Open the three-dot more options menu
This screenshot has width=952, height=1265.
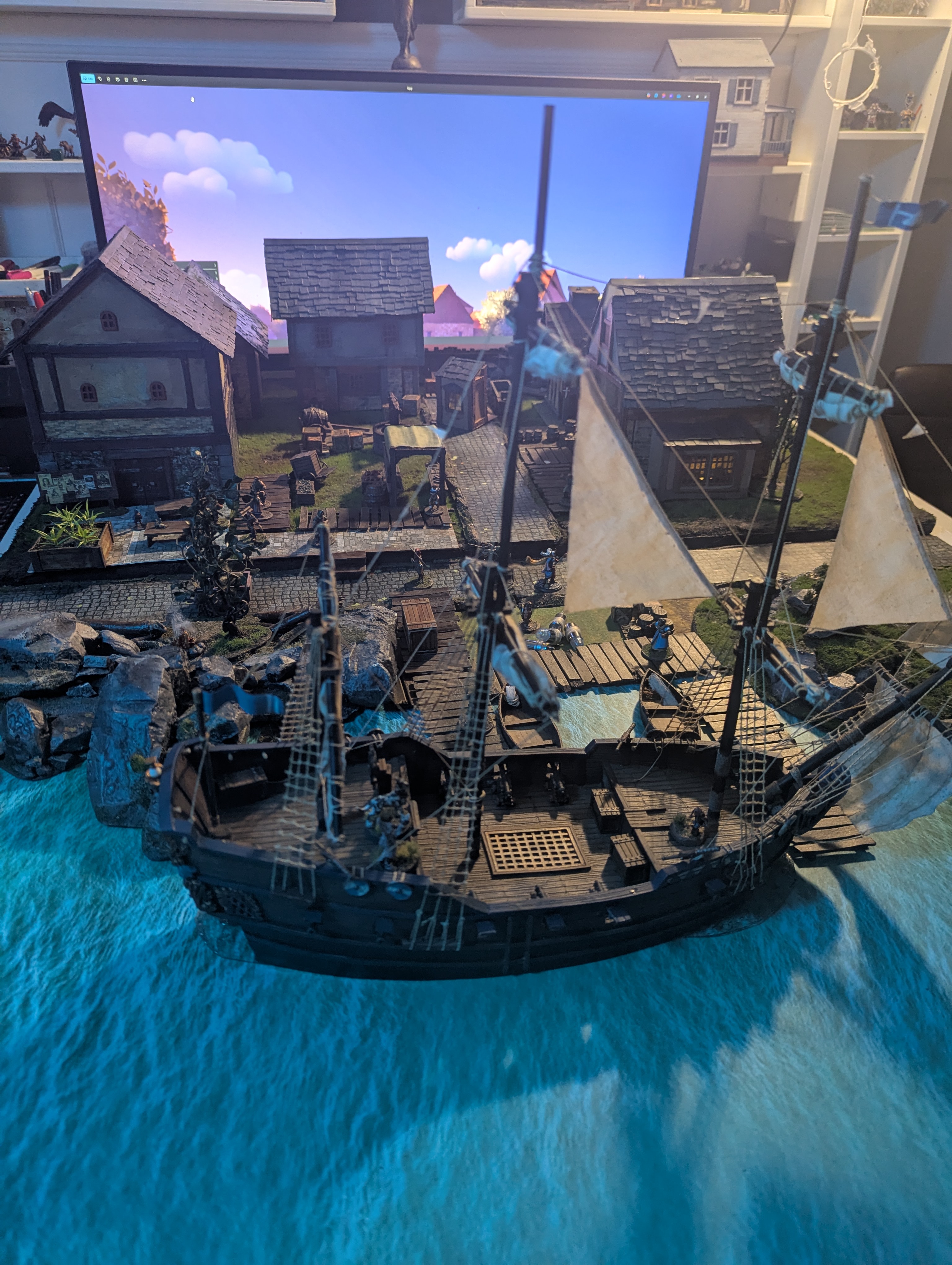coord(144,81)
